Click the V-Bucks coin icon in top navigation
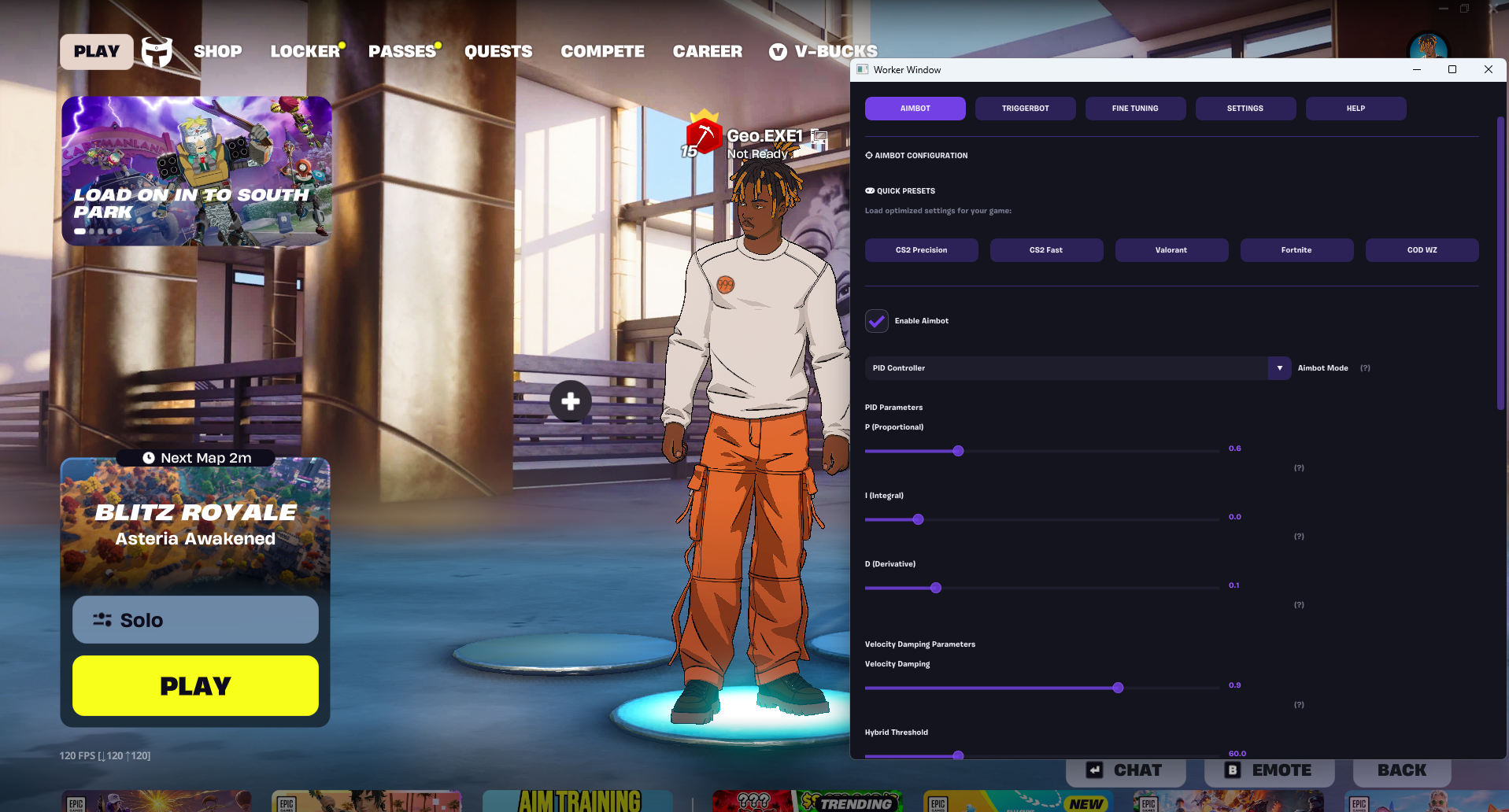The image size is (1509, 812). click(x=777, y=52)
